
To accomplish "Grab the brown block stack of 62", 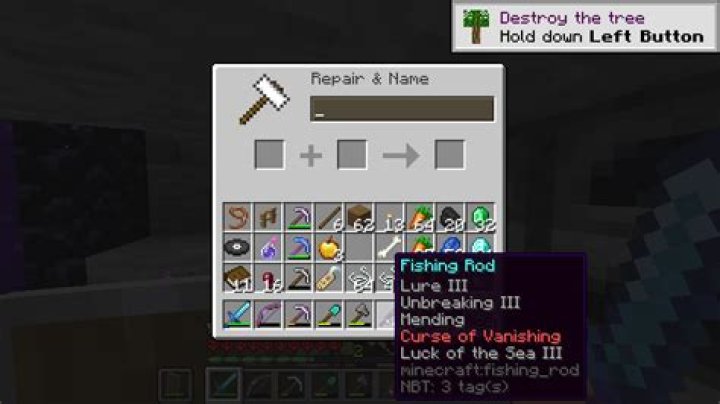I will click(360, 217).
